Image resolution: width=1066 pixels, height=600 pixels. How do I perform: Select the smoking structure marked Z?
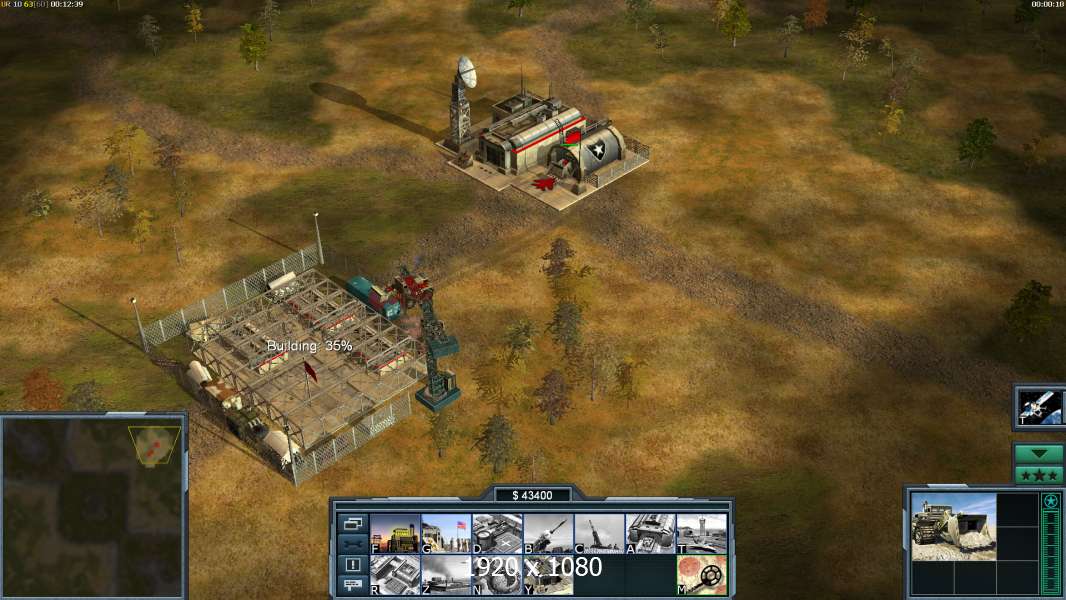(446, 575)
